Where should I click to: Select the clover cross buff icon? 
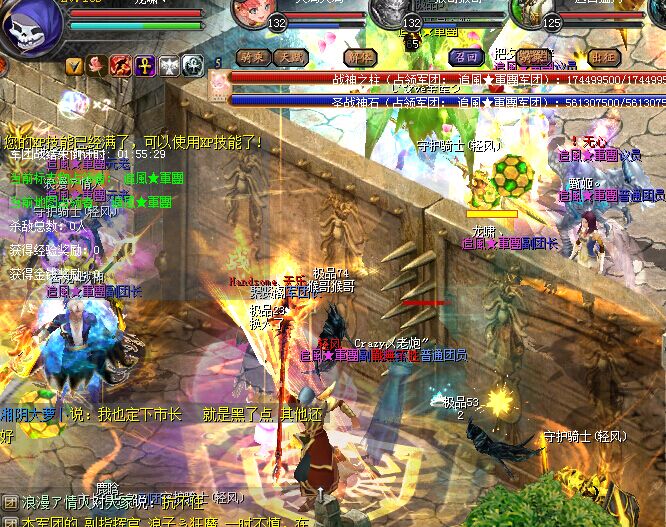coord(193,66)
